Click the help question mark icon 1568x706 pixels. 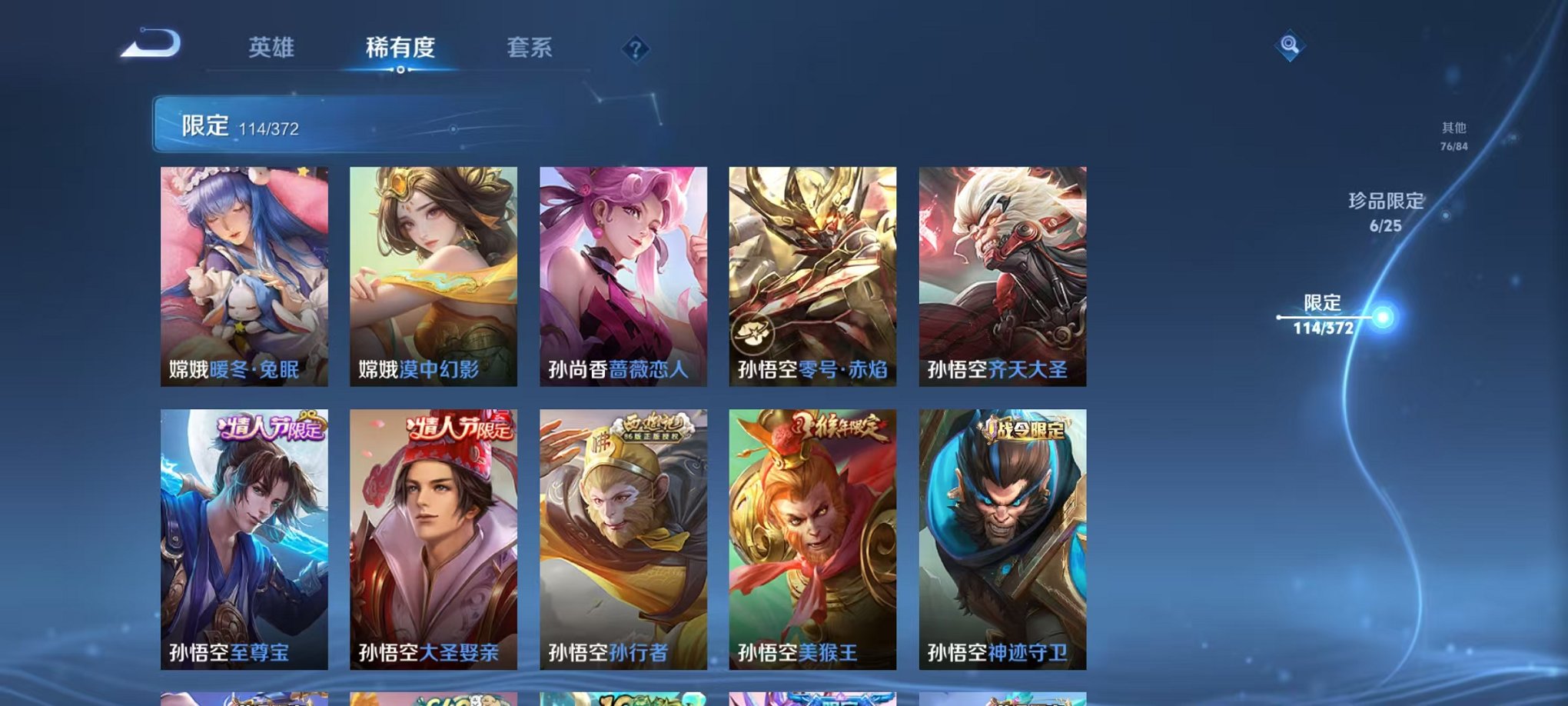pyautogui.click(x=635, y=50)
